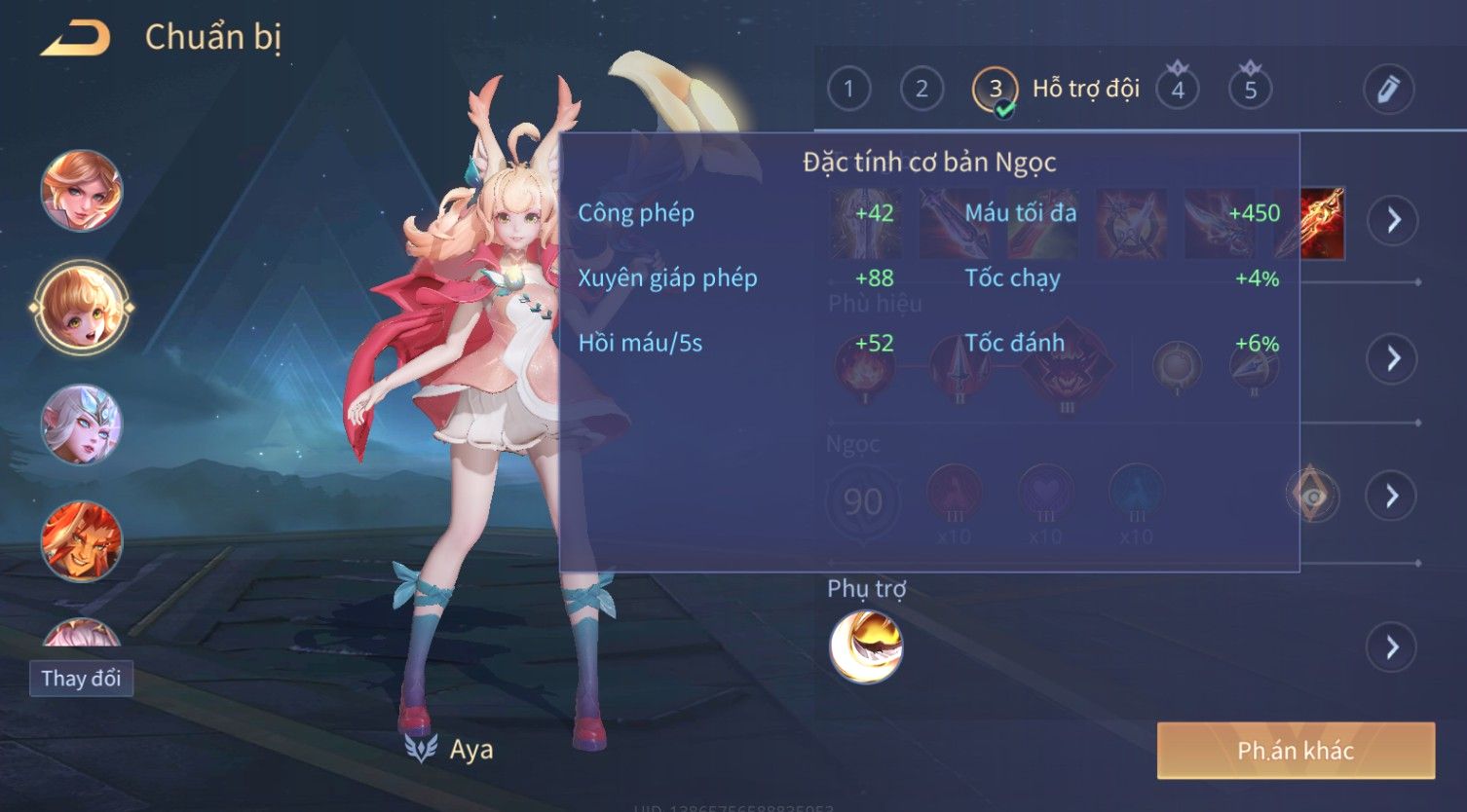Click the Ph.án khác button
This screenshot has width=1467, height=812.
point(1296,751)
